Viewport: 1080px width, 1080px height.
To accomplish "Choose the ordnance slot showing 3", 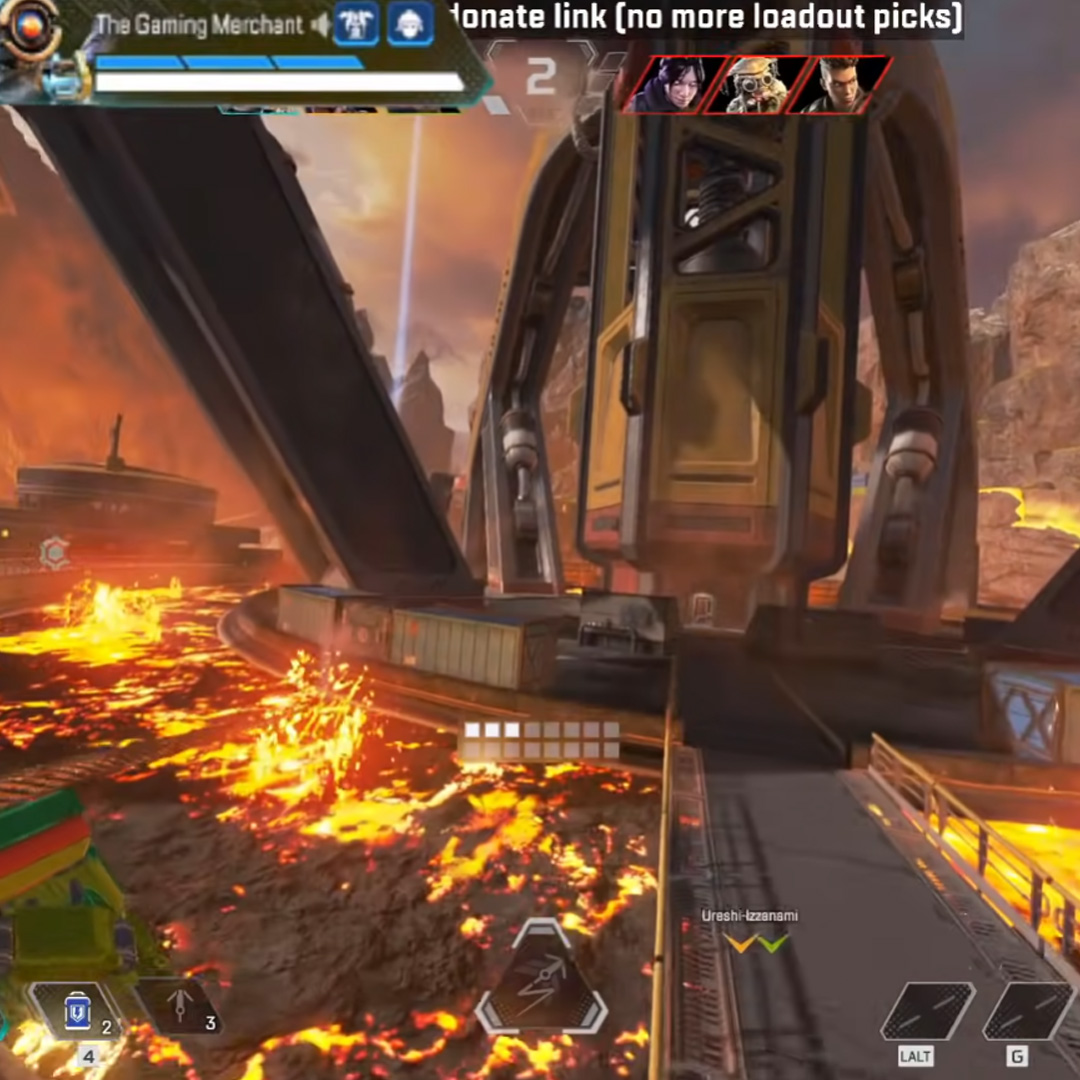I will (x=178, y=1007).
